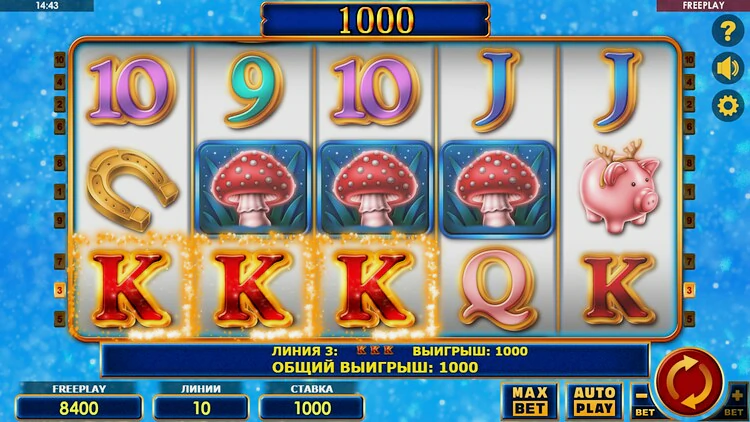
Task: Click the MAX BET button
Action: point(530,400)
